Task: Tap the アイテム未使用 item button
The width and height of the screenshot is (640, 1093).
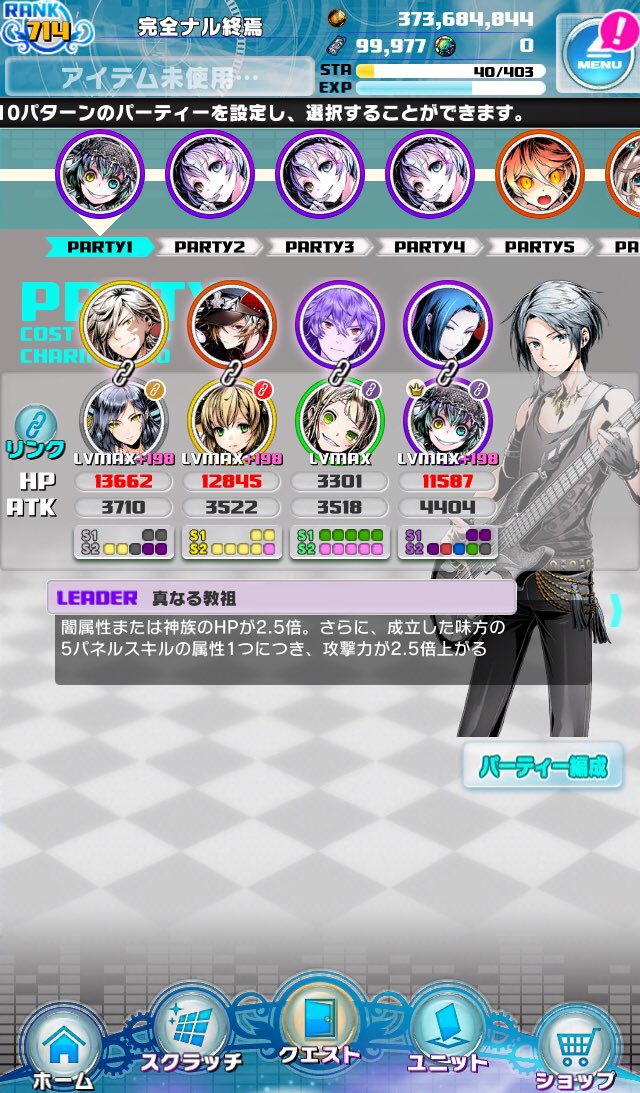Action: pos(159,77)
